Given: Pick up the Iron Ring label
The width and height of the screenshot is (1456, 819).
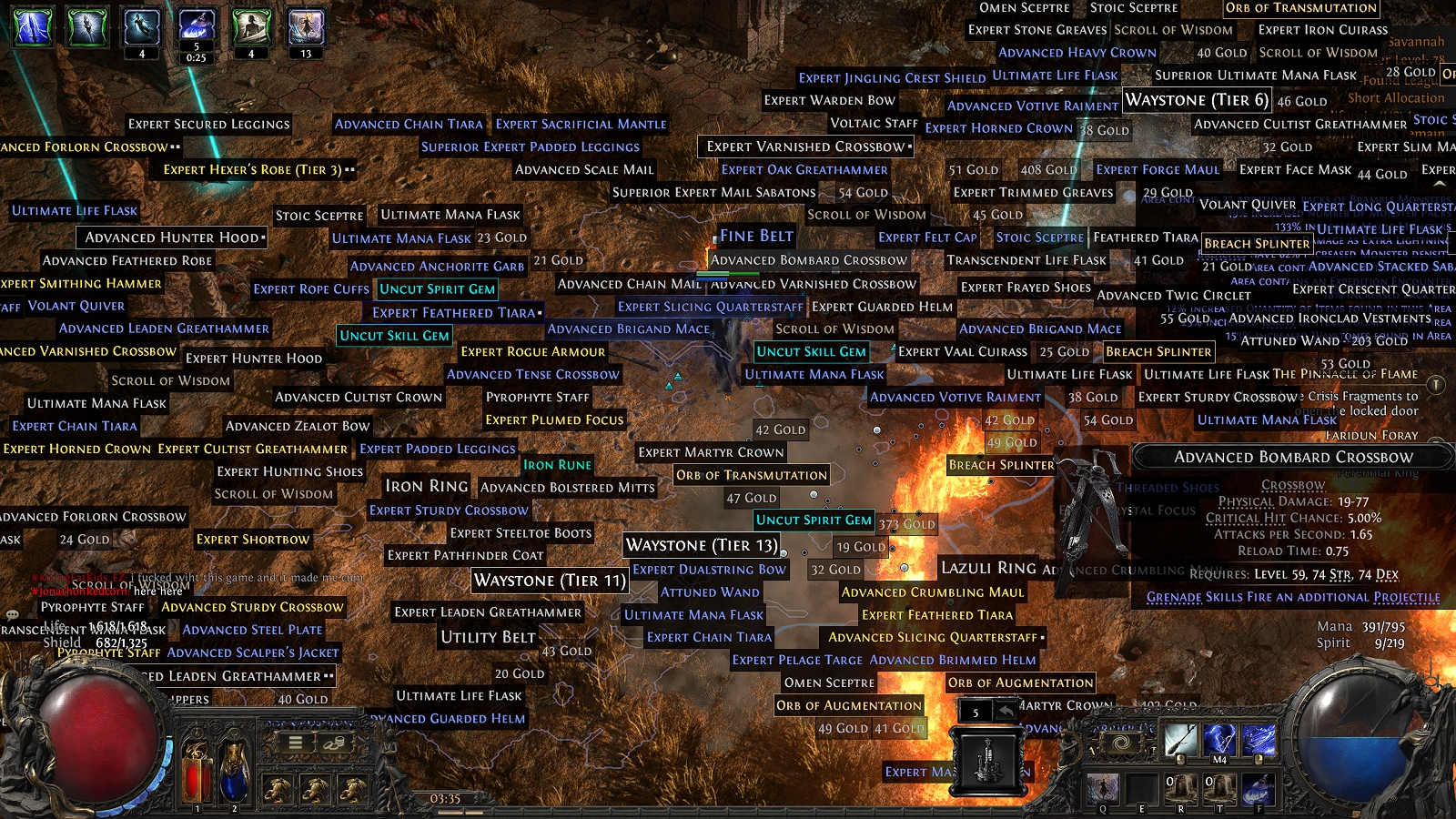Looking at the screenshot, I should [x=426, y=486].
